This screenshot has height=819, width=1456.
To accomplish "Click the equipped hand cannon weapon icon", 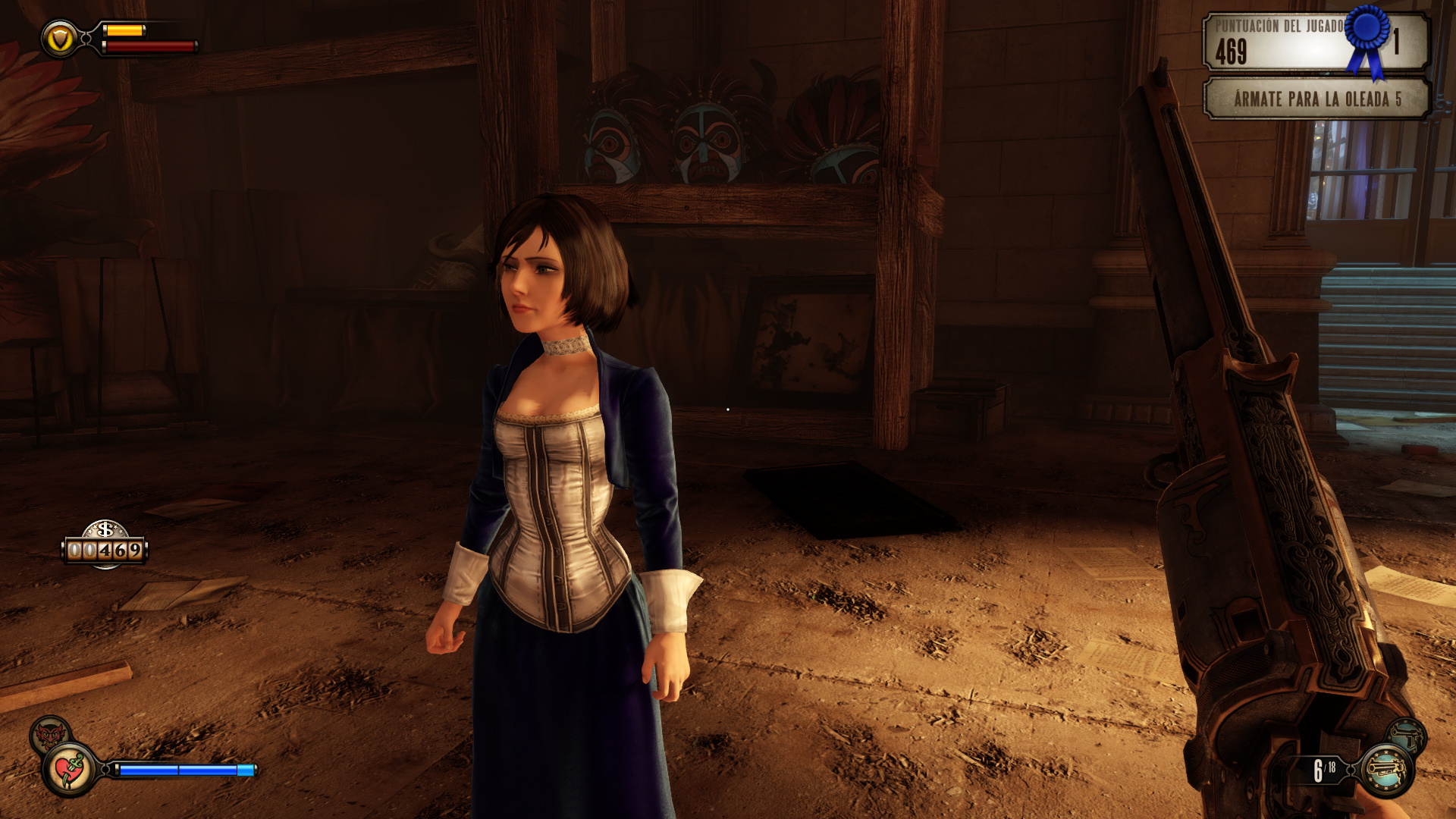I will click(x=1386, y=770).
